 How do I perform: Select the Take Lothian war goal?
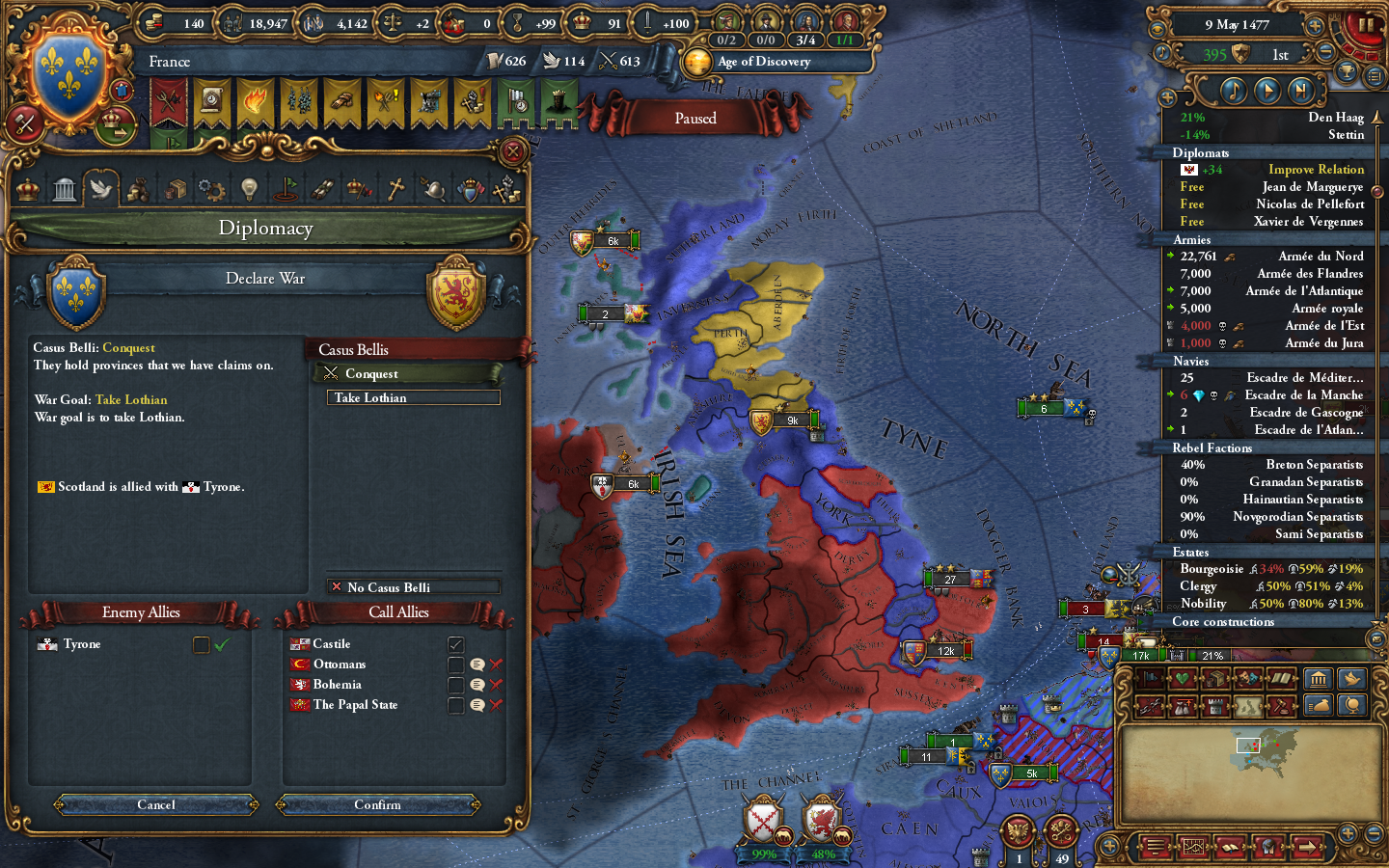[x=412, y=397]
